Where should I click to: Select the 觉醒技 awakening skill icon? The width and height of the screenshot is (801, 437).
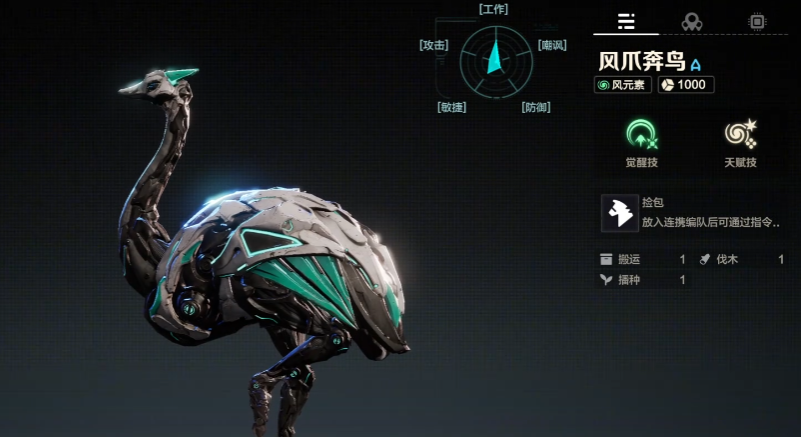(641, 135)
